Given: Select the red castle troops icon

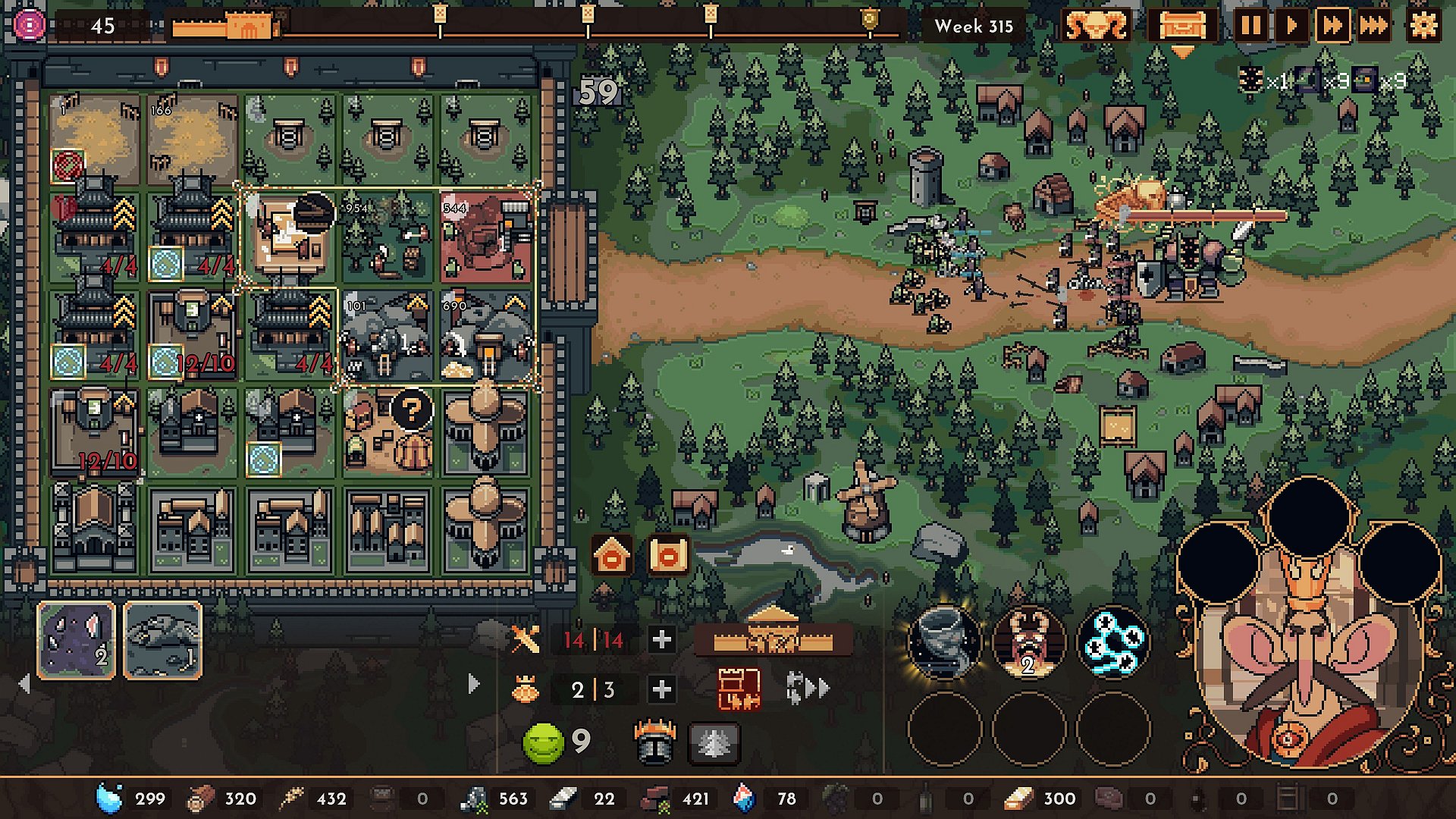Looking at the screenshot, I should click(x=739, y=689).
